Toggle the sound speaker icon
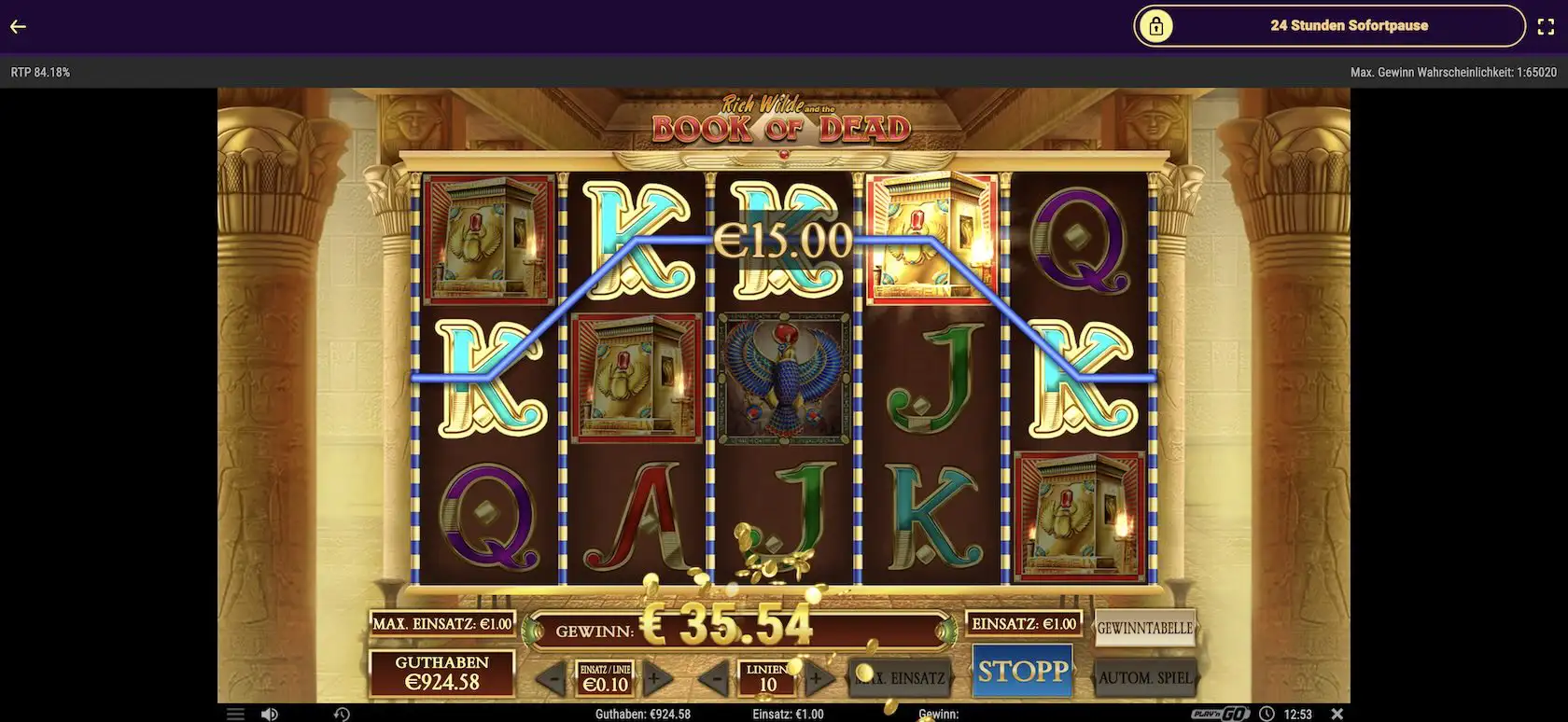This screenshot has width=1568, height=722. point(269,714)
